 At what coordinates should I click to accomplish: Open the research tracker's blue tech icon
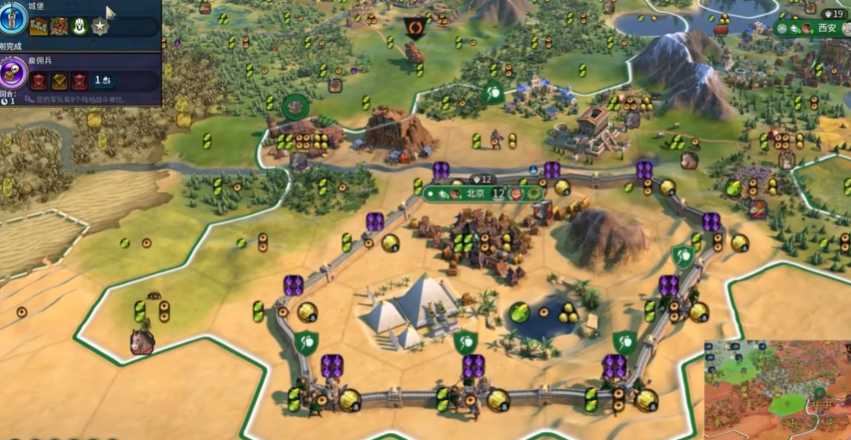point(12,18)
